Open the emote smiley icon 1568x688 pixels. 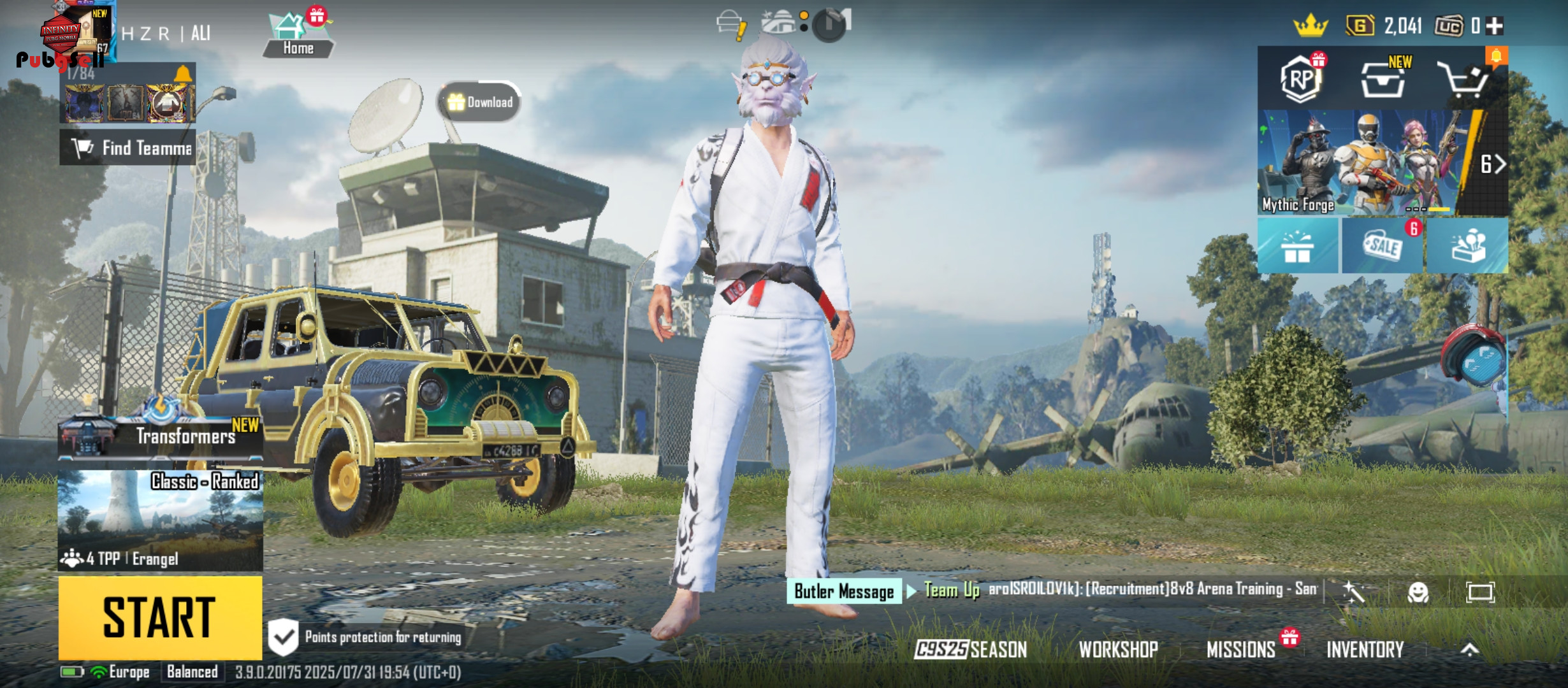pos(1418,592)
